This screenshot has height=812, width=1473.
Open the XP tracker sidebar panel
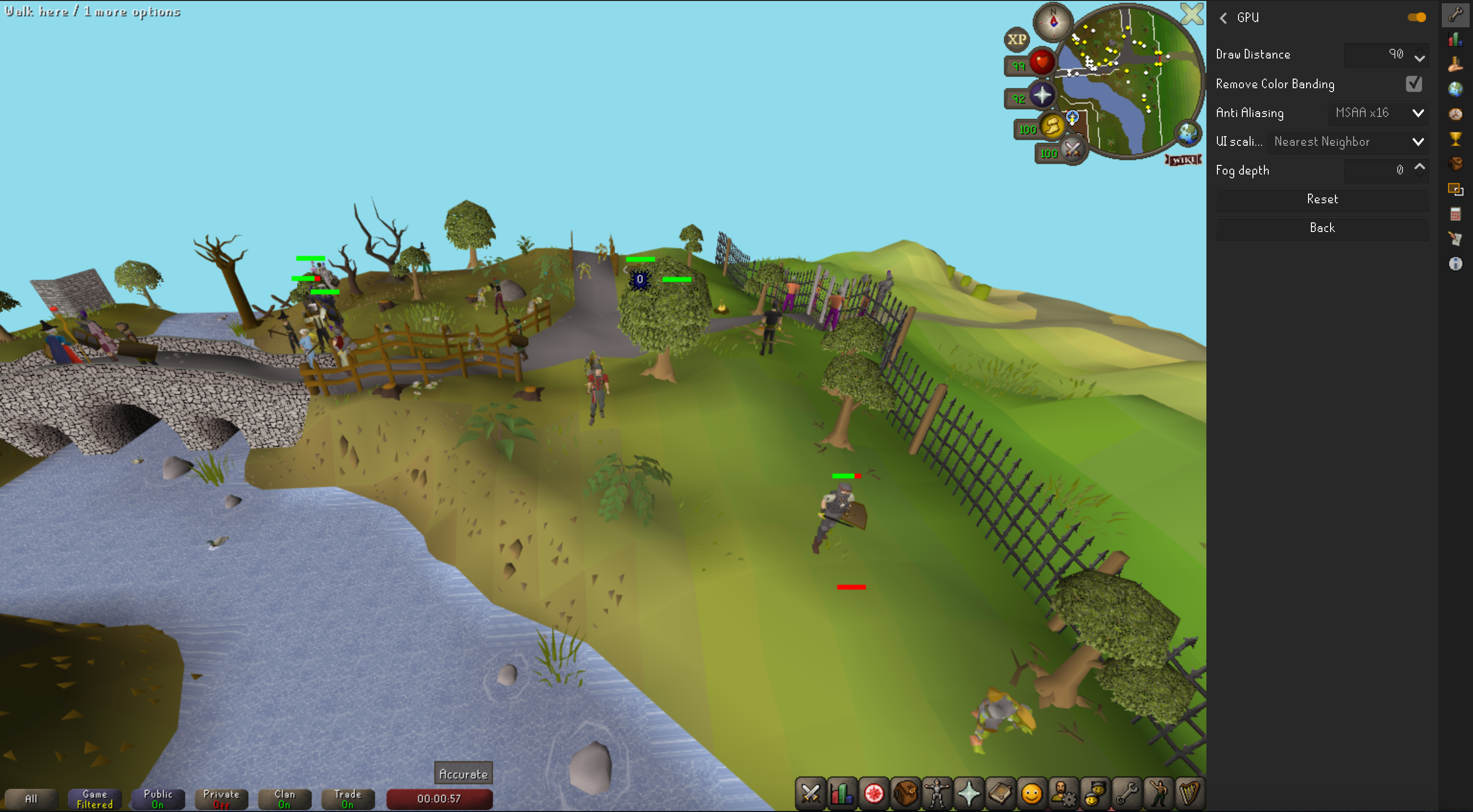click(1456, 39)
